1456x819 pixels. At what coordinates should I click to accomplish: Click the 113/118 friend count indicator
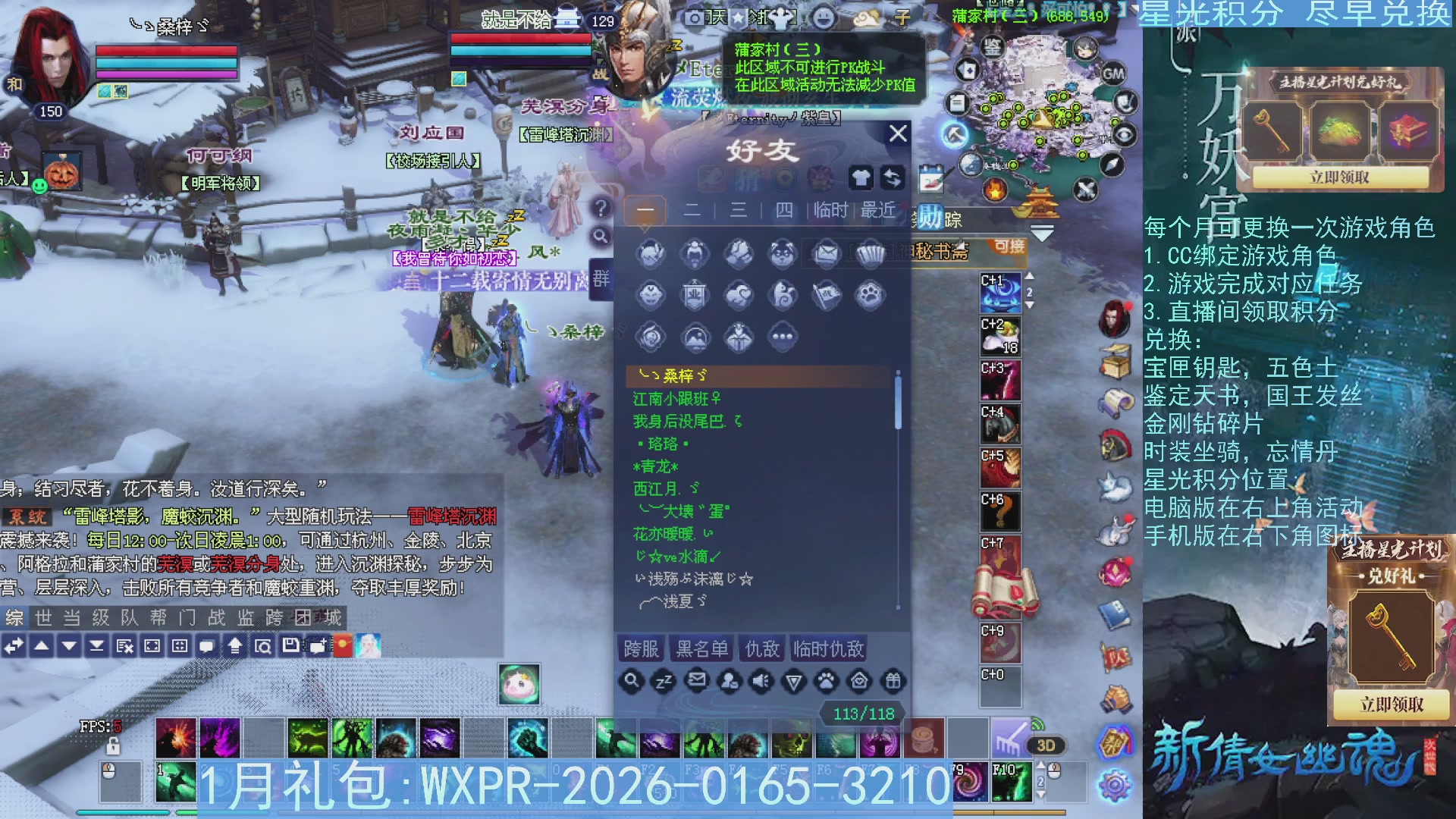coord(861,713)
